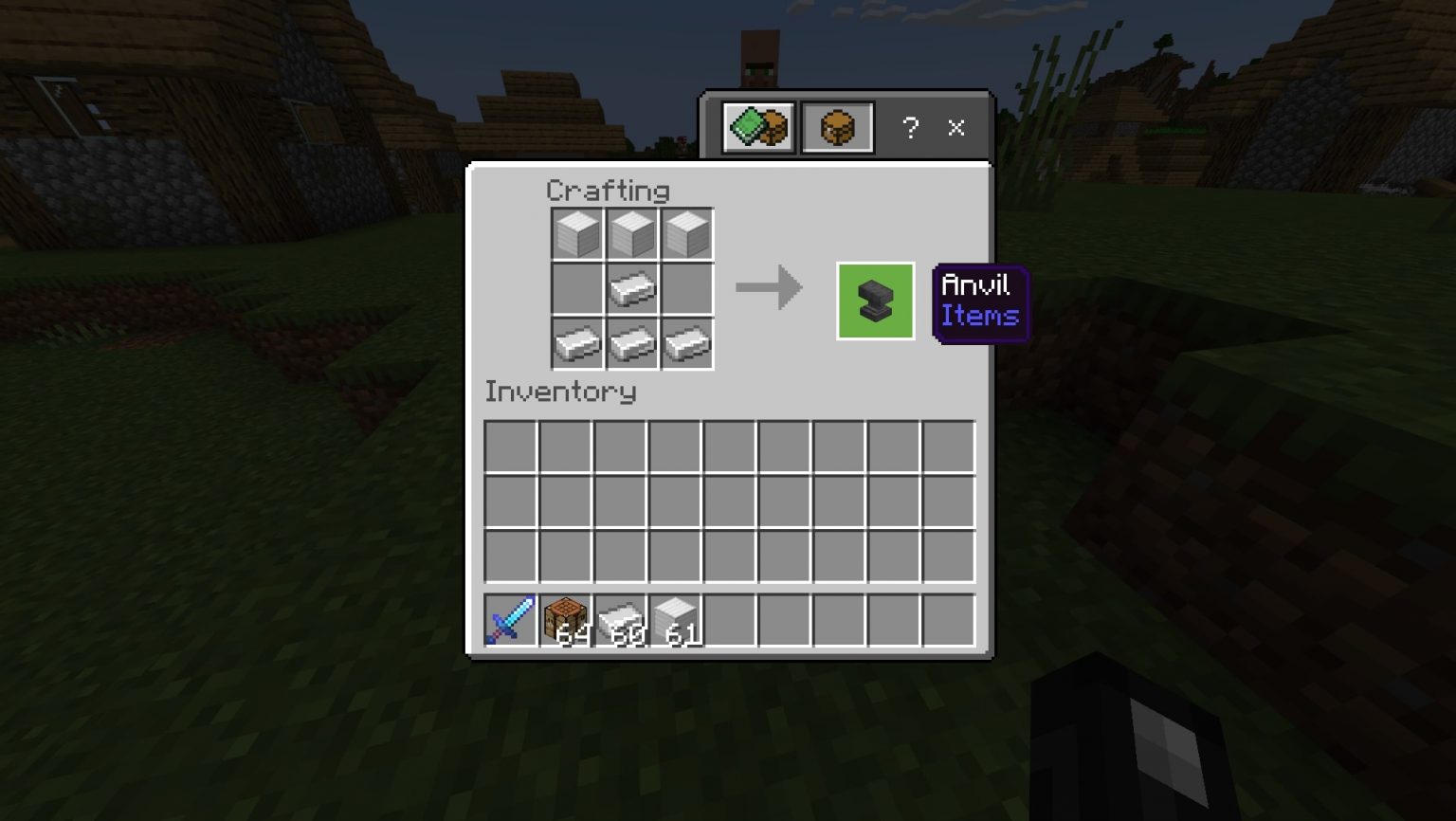Image resolution: width=1456 pixels, height=821 pixels.
Task: Open the help menu with the question mark
Action: click(x=911, y=128)
